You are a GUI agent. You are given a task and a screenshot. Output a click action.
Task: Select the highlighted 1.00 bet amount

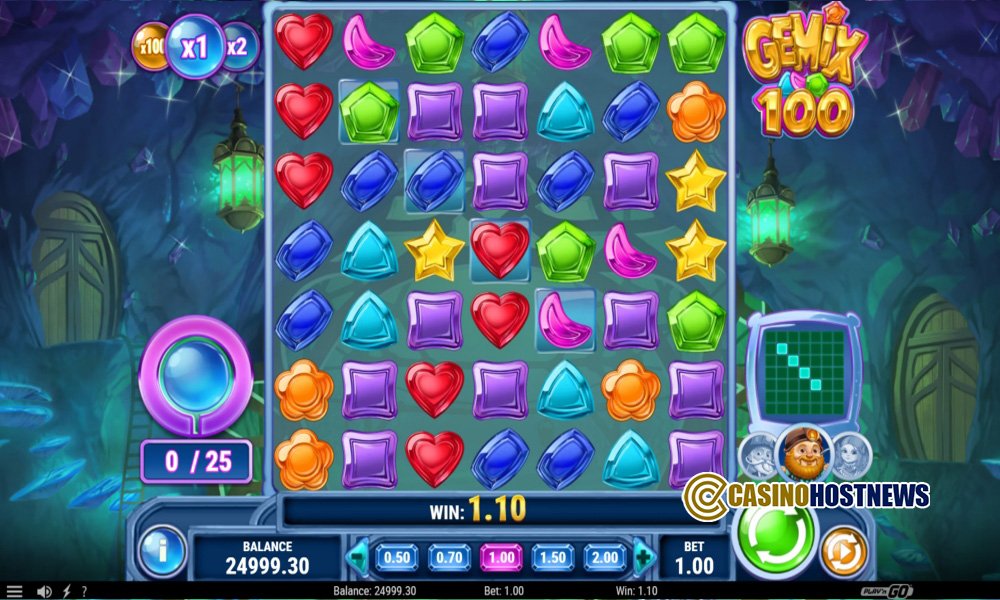tap(502, 557)
